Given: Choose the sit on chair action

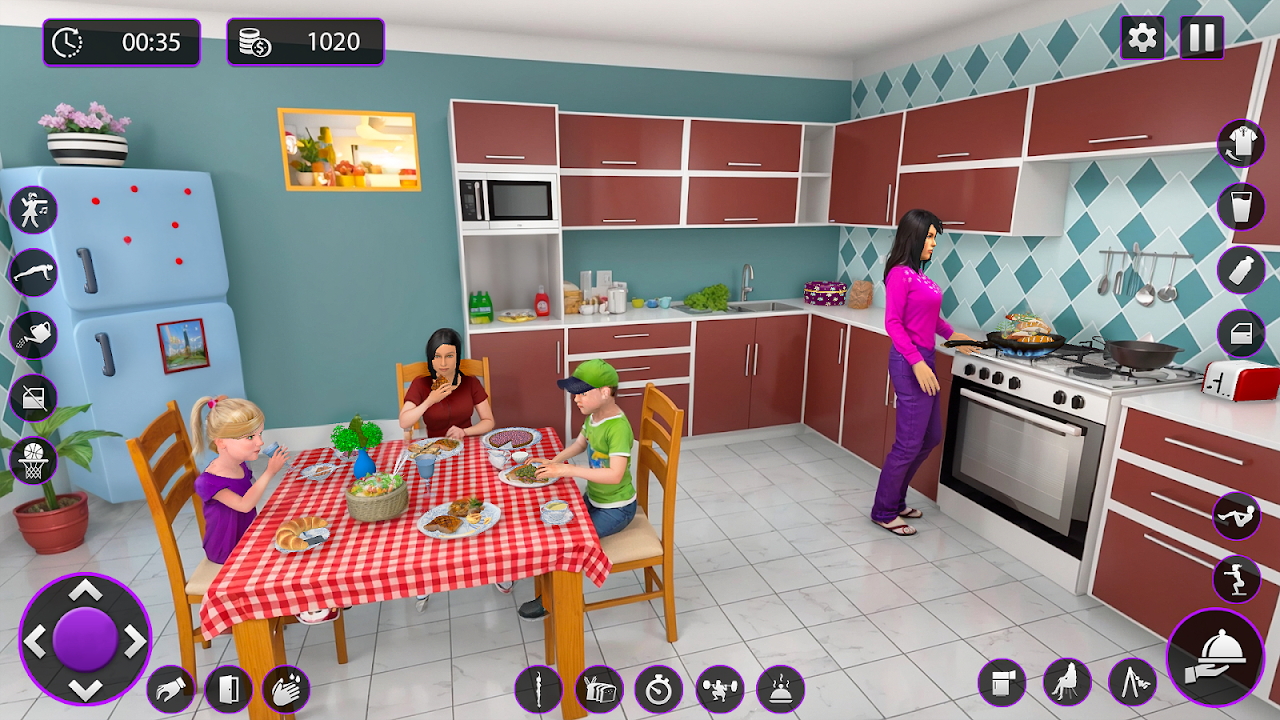Looking at the screenshot, I should (1067, 683).
